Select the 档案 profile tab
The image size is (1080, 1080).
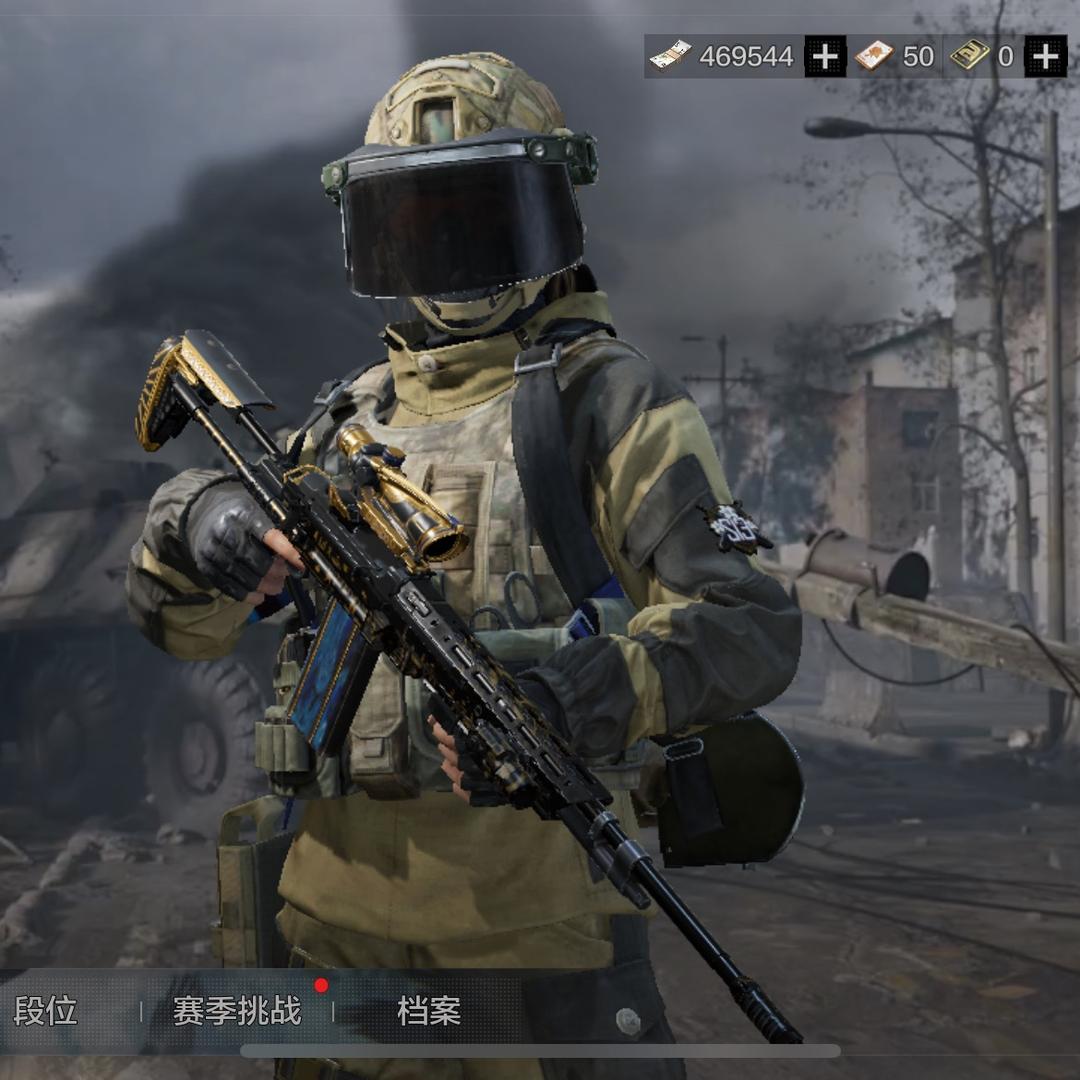429,1011
